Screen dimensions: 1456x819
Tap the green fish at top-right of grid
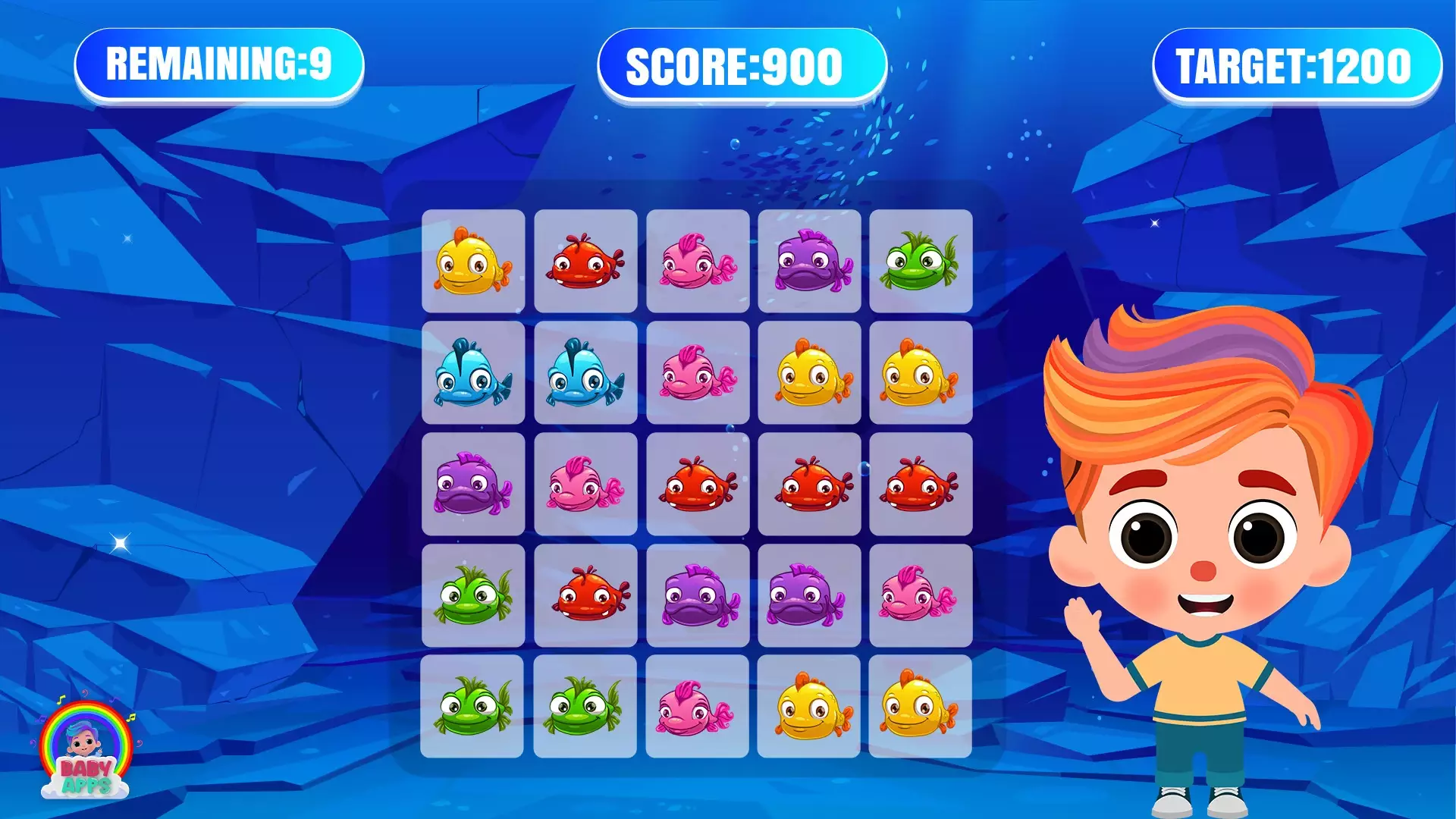[921, 262]
